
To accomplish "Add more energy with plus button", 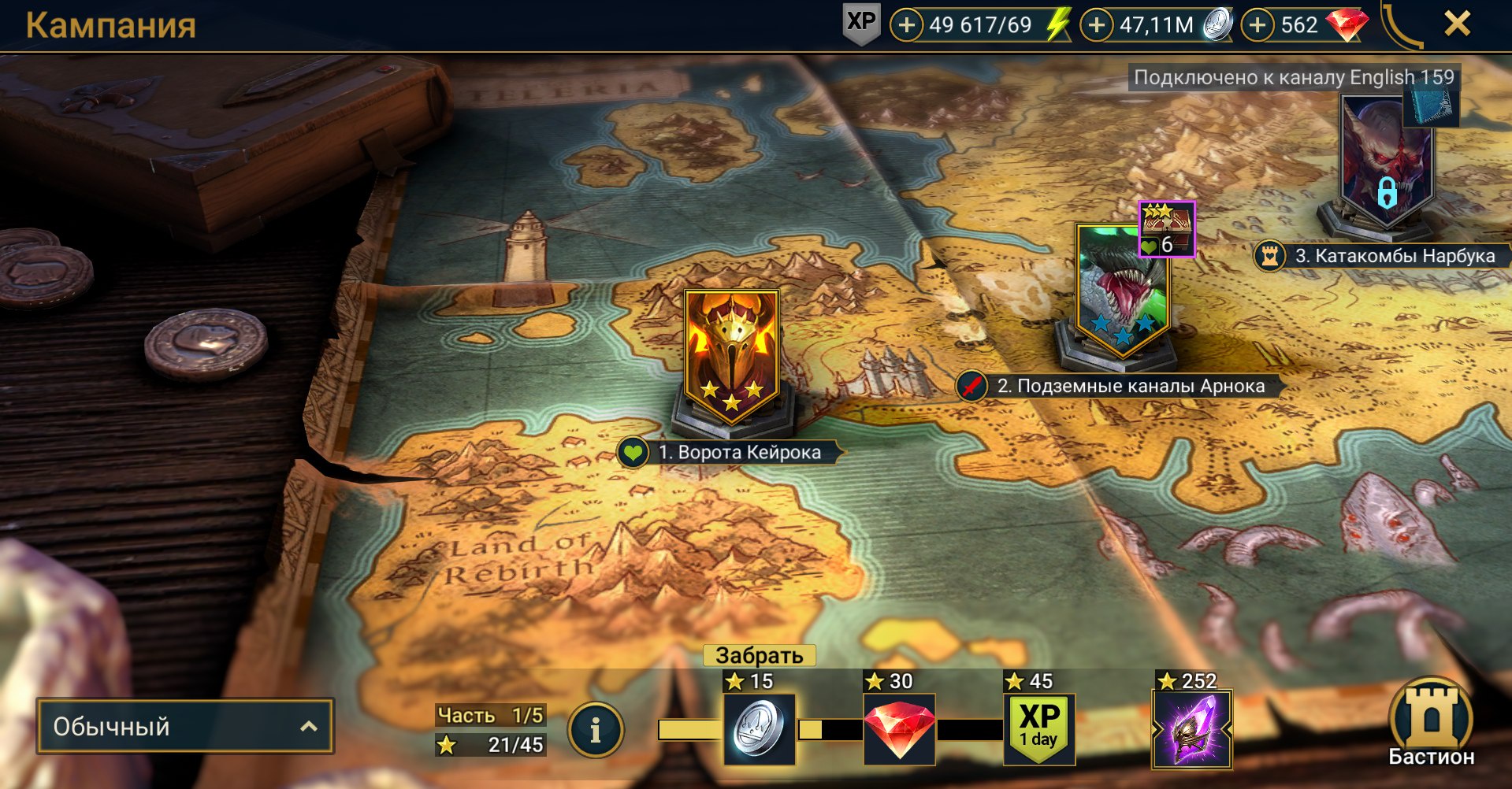I will (907, 25).
